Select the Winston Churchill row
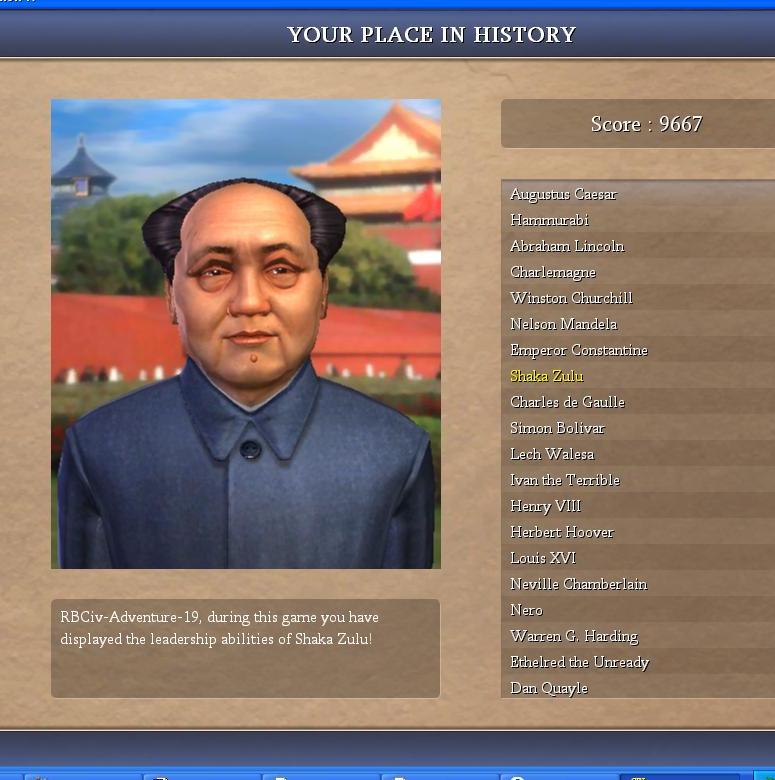775x780 pixels. (x=571, y=298)
